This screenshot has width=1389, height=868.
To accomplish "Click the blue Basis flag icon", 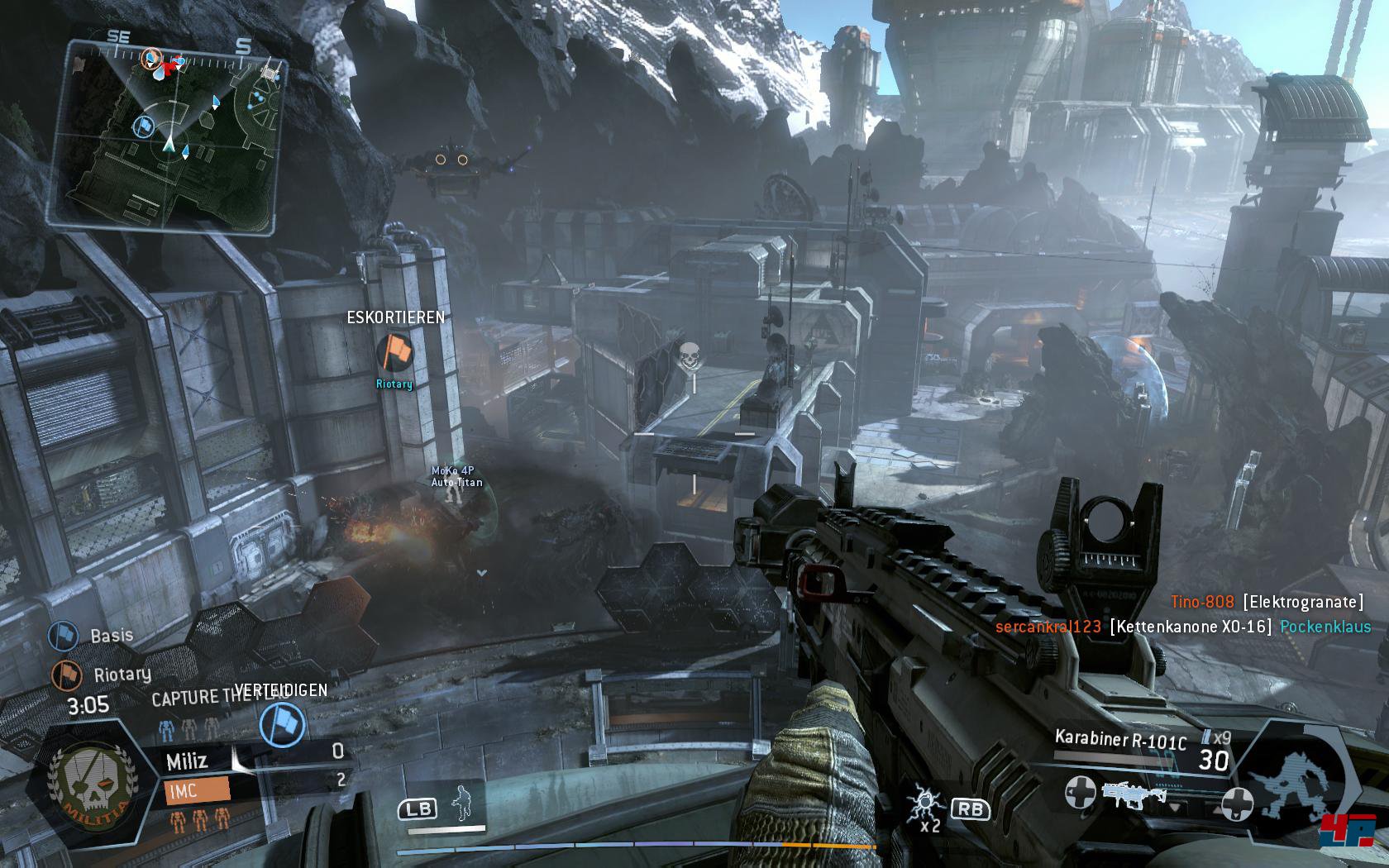I will (63, 635).
